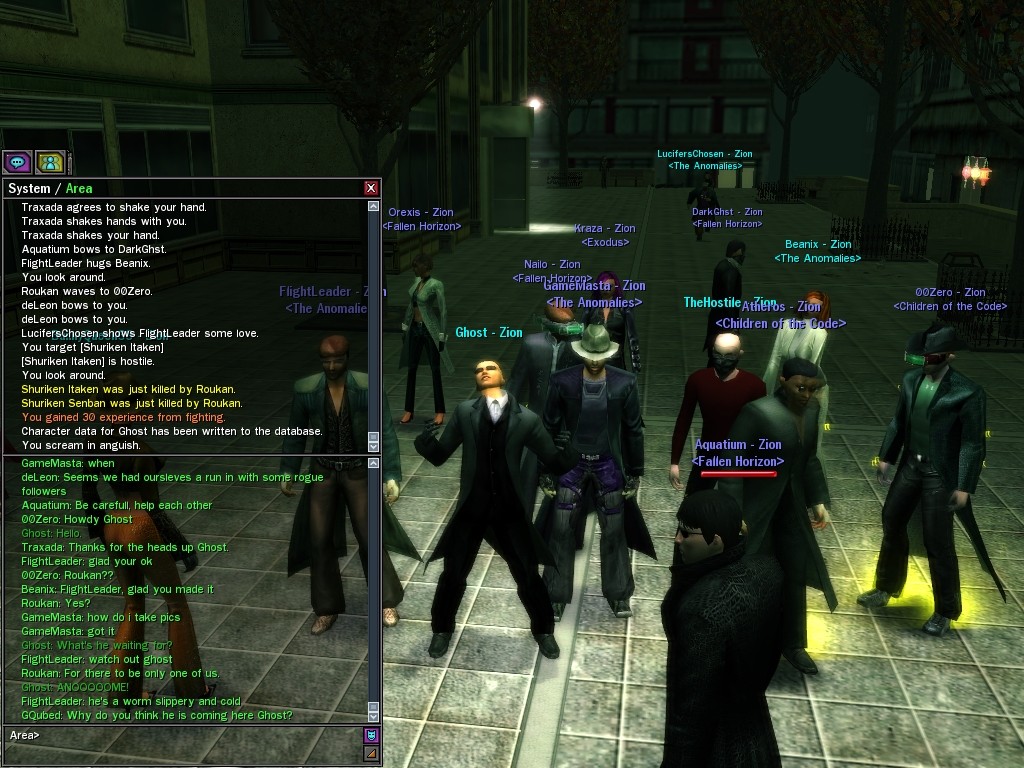
Task: Select Aquatium's targeted nameplate
Action: (738, 452)
